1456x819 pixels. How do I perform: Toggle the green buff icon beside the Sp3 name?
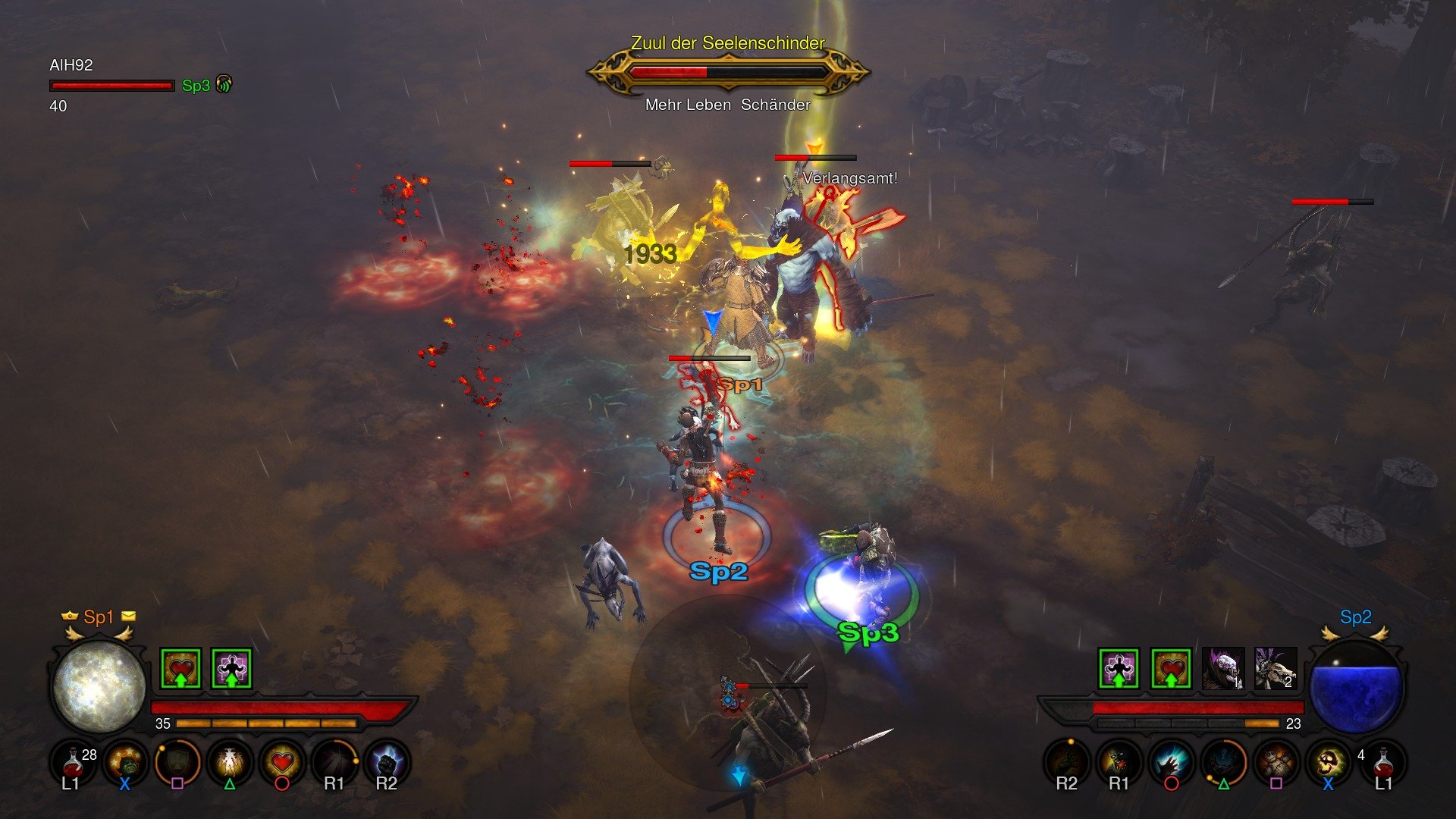tap(224, 85)
